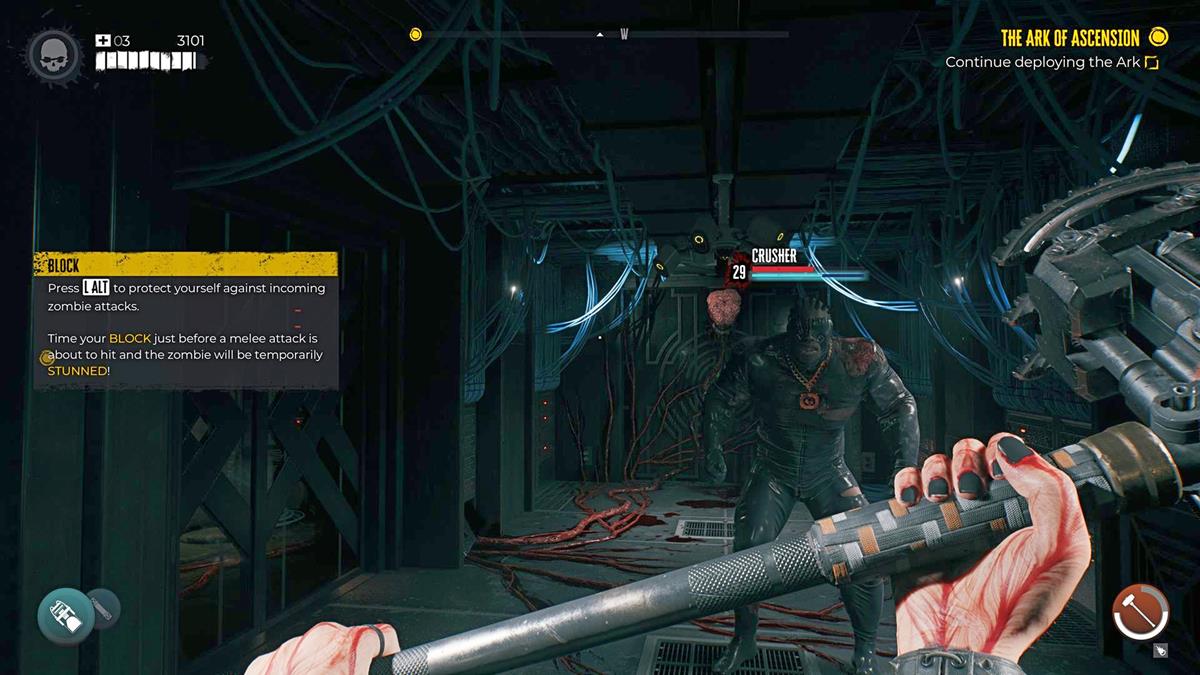Select the equipped sledgehammer weapon icon
Image resolution: width=1200 pixels, height=675 pixels.
pos(1141,610)
